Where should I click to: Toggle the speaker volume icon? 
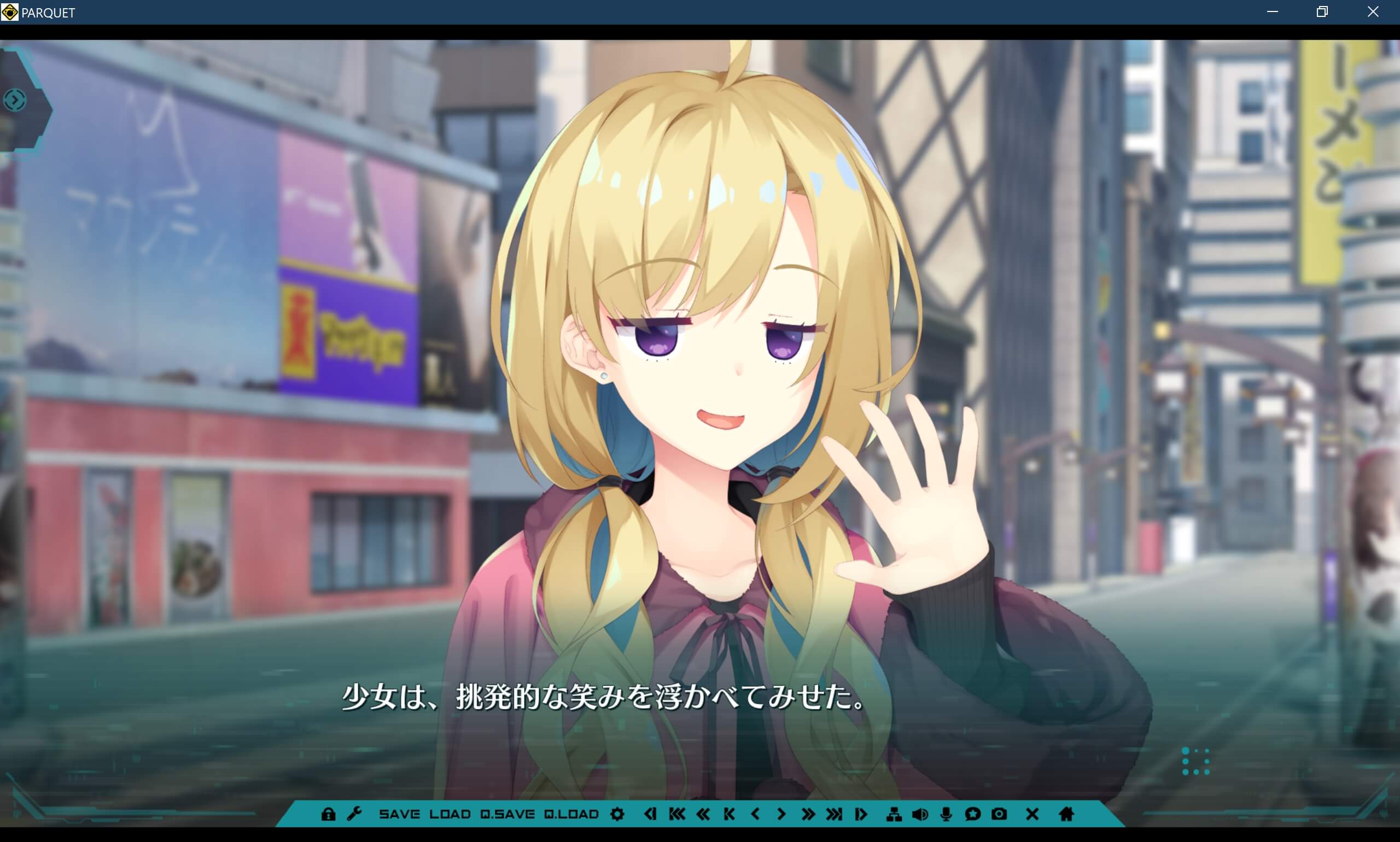pos(920,814)
